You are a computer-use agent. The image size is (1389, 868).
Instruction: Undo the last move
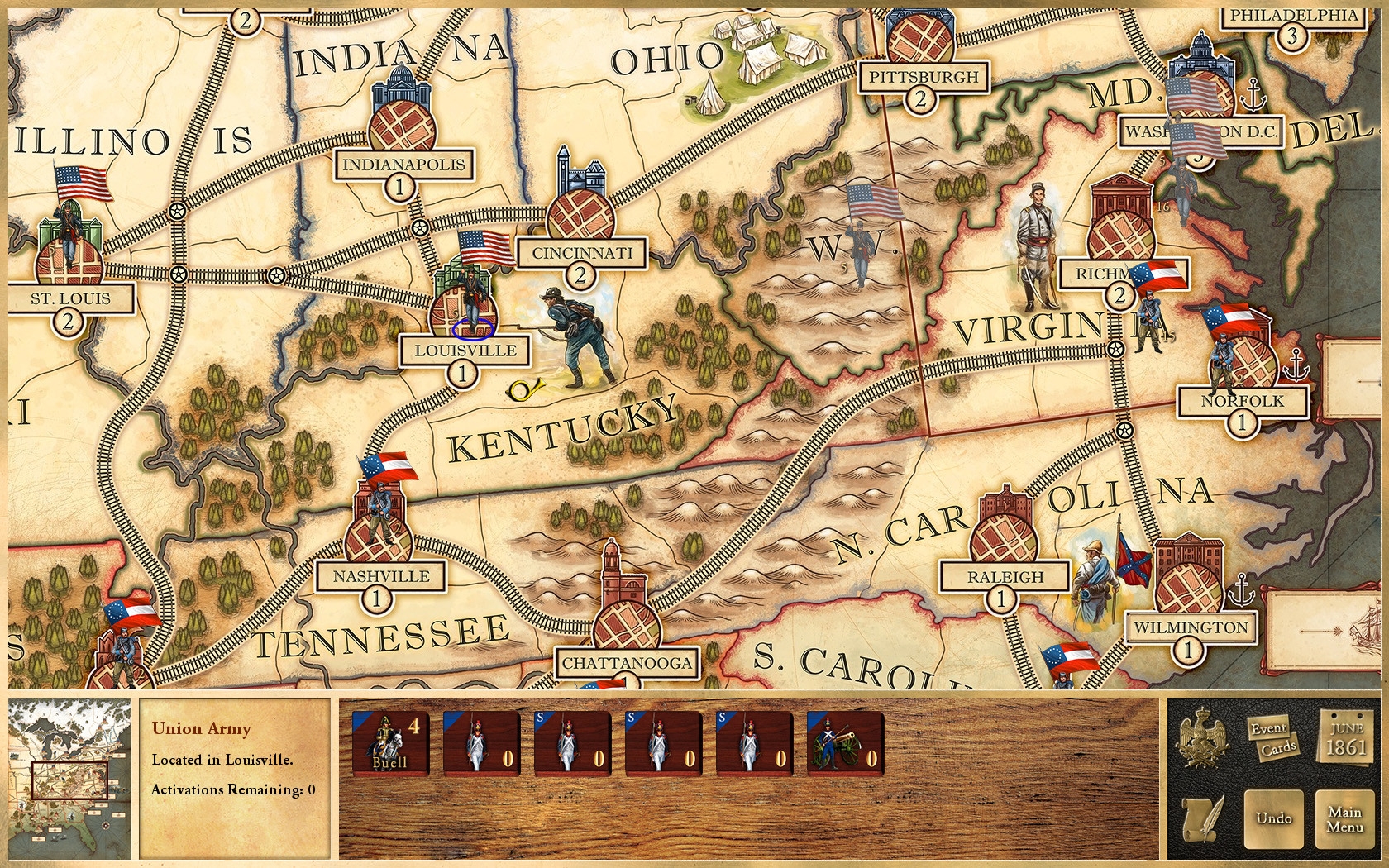[1273, 818]
